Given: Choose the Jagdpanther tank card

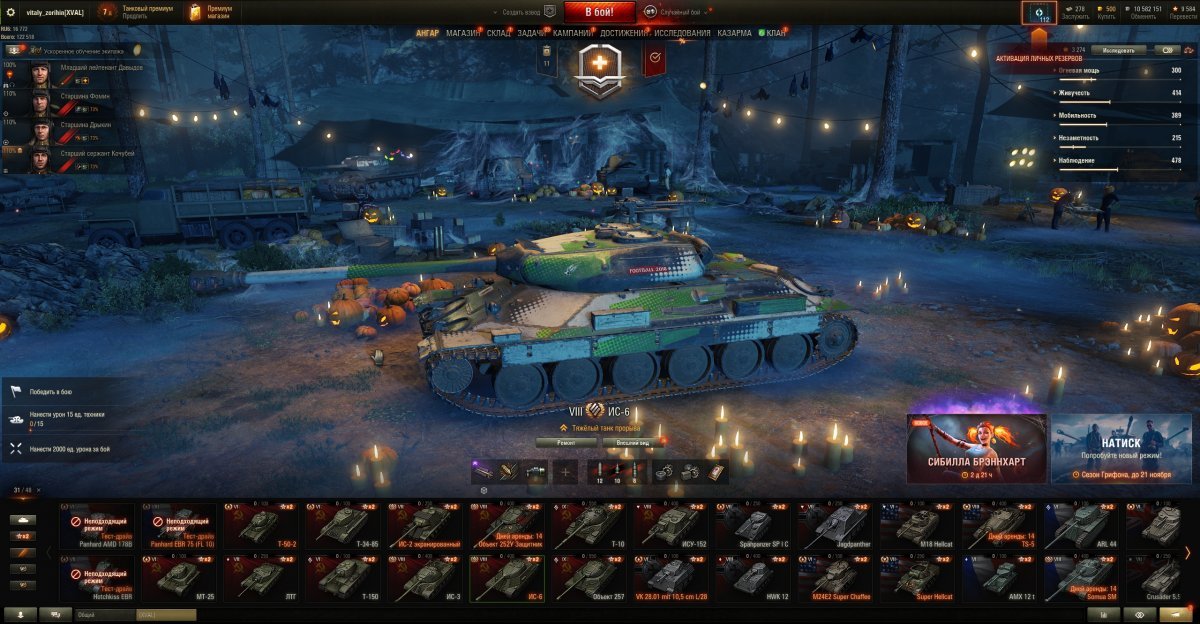Looking at the screenshot, I should (x=835, y=526).
